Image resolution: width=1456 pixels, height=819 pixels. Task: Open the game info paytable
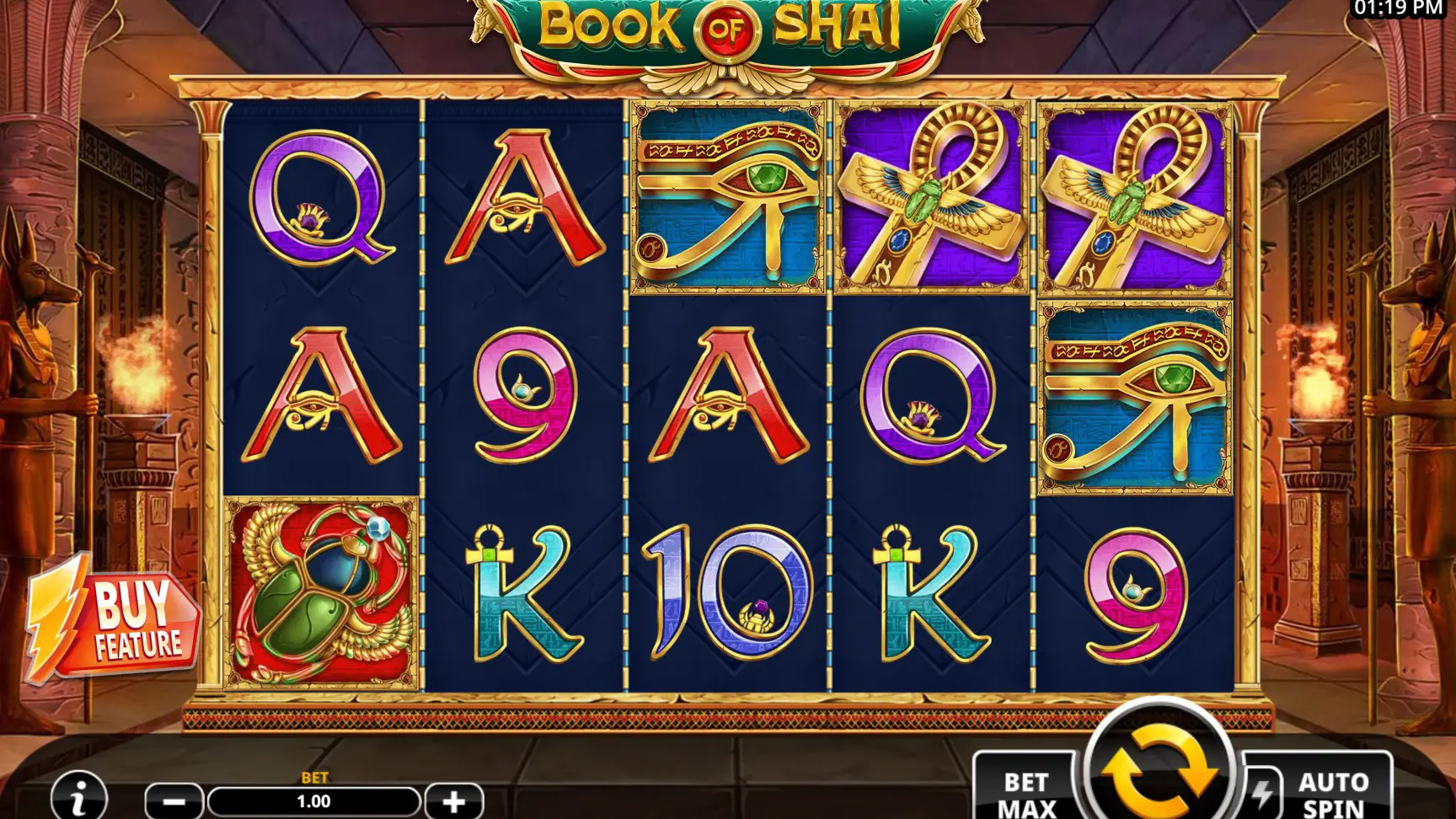tap(79, 796)
